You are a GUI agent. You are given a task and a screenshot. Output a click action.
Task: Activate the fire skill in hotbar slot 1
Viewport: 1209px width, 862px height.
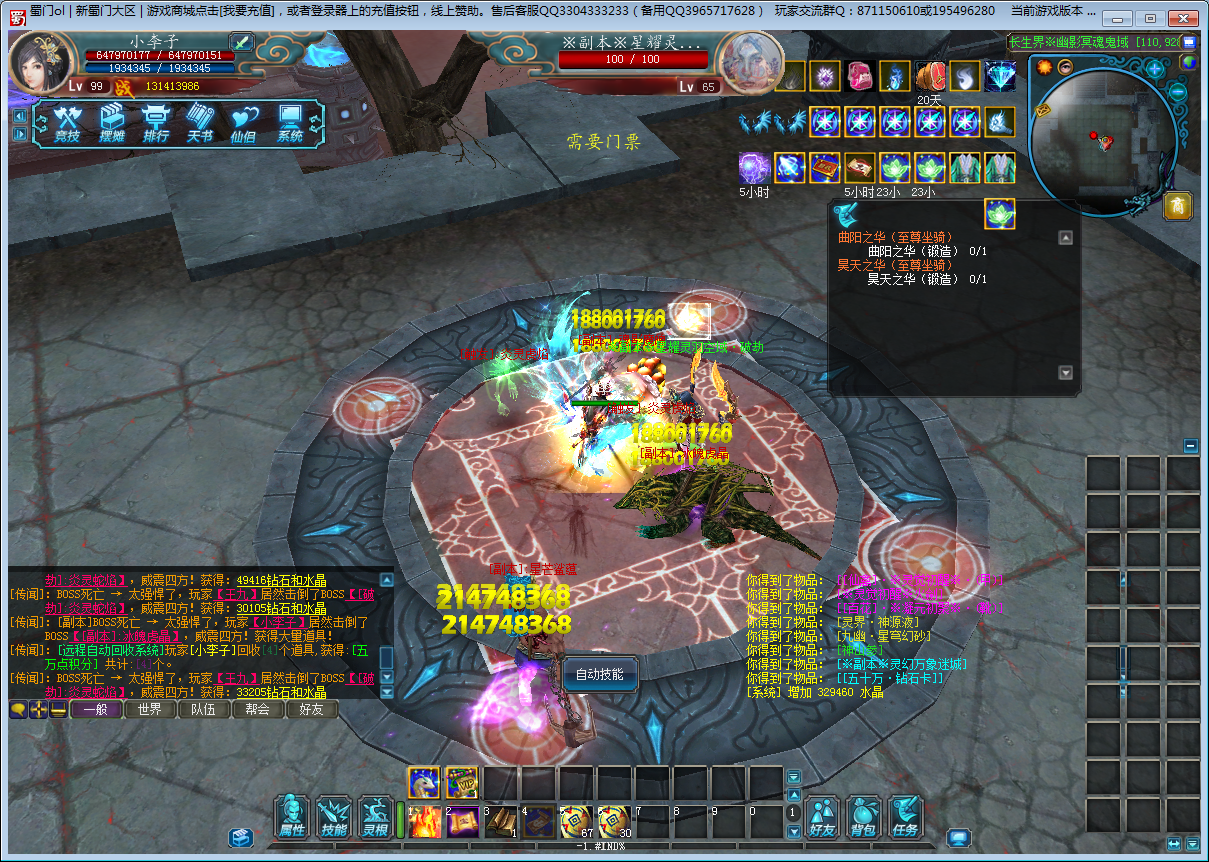point(425,821)
